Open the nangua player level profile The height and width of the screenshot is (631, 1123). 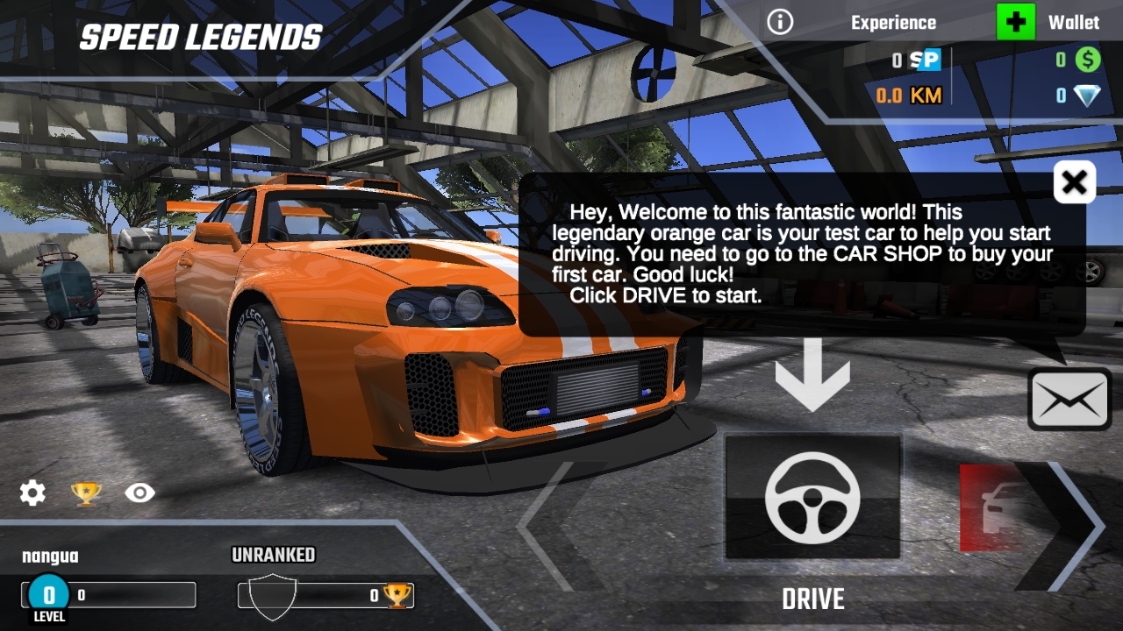[50, 594]
